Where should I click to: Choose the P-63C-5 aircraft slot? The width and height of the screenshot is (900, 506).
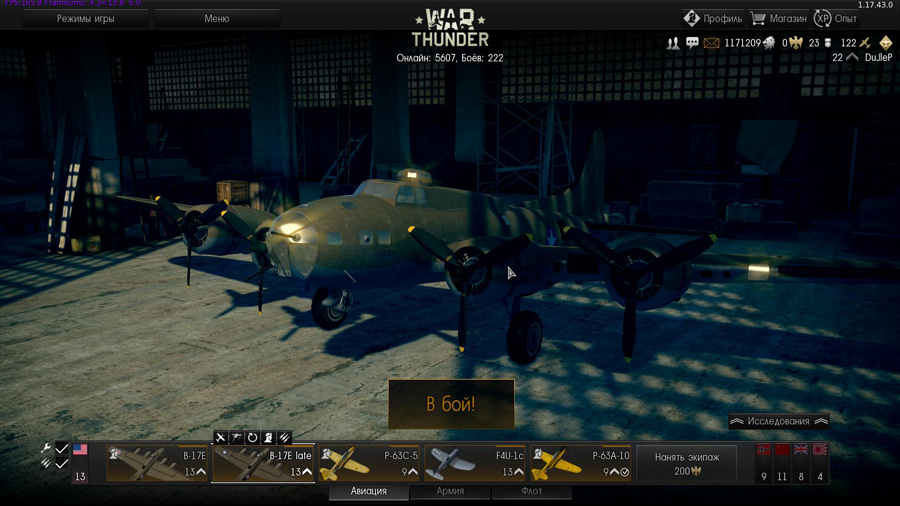tap(369, 464)
